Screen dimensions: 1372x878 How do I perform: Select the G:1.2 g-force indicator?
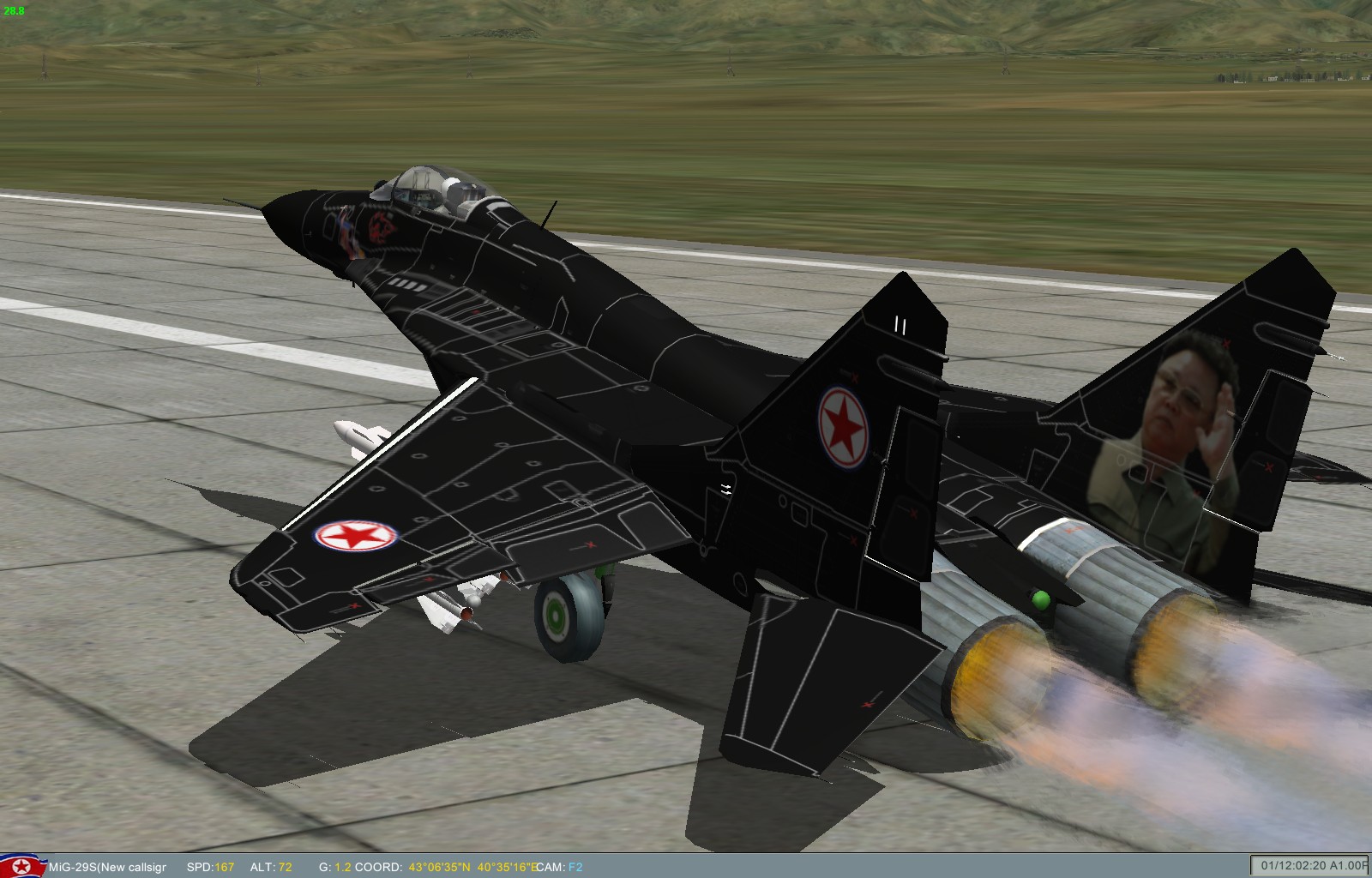click(334, 867)
